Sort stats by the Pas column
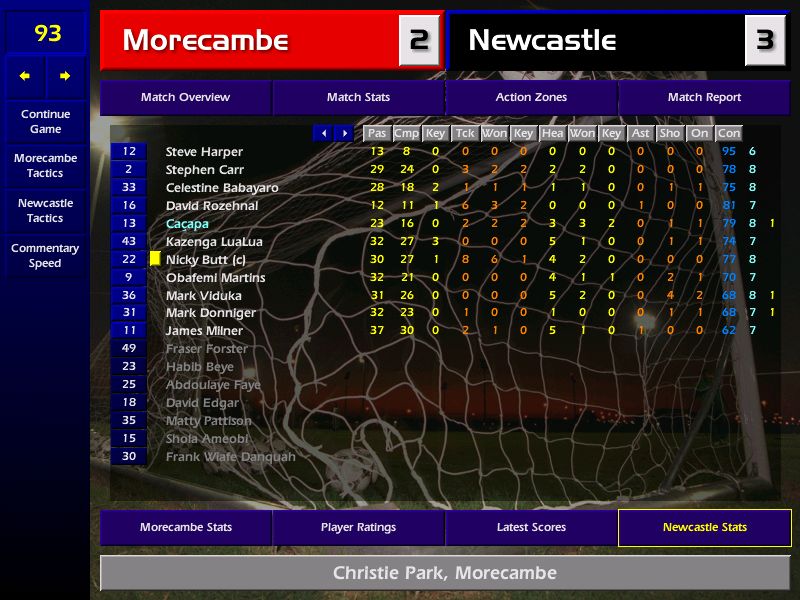The width and height of the screenshot is (800, 600). (376, 133)
